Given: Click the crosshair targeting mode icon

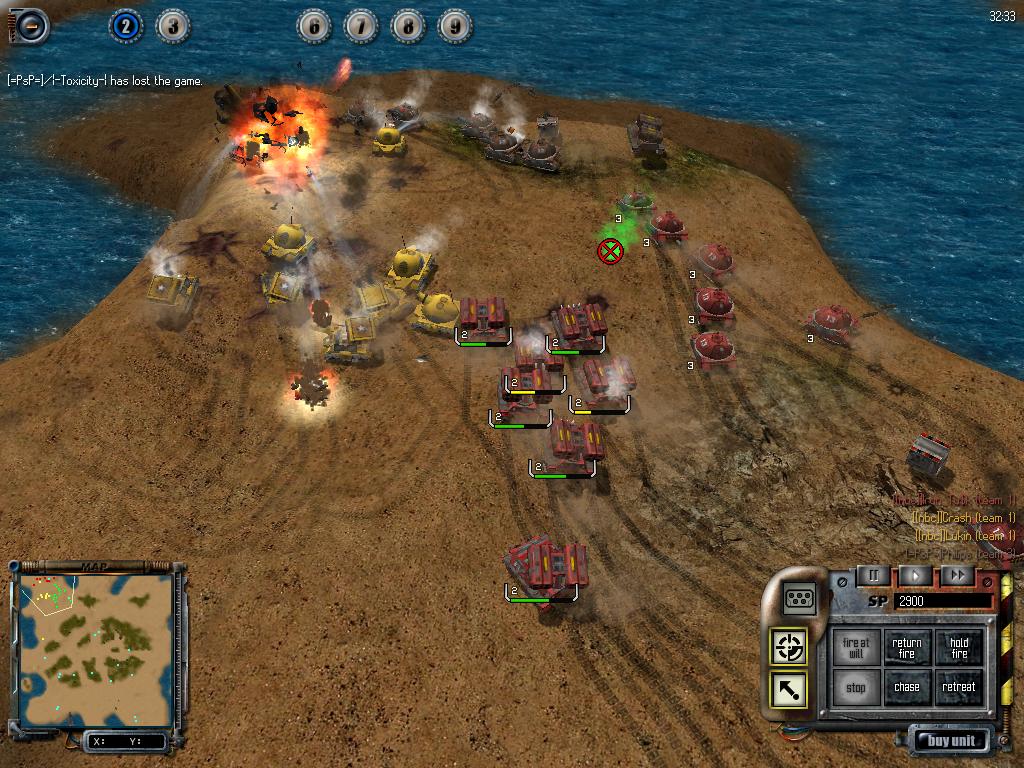Looking at the screenshot, I should [x=789, y=647].
